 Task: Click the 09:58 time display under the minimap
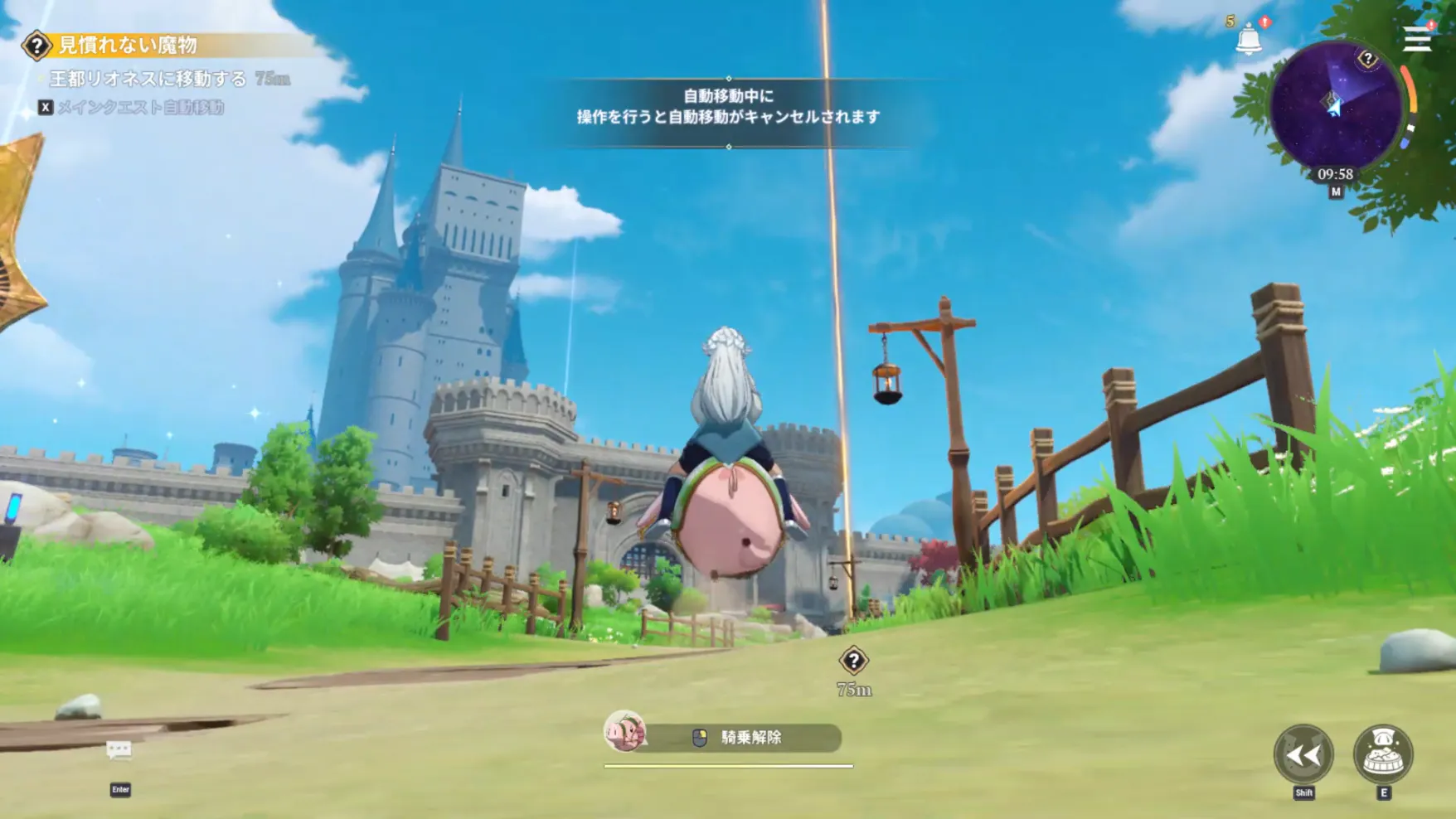[1335, 173]
